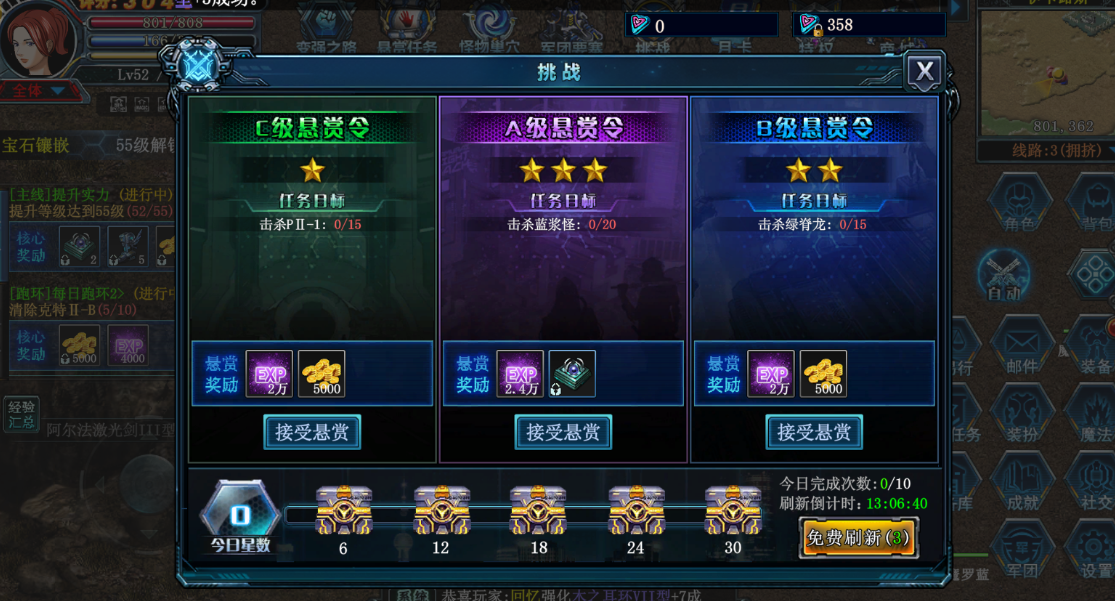
Task: Accept the C级悬赏令 bounty
Action: pos(312,432)
